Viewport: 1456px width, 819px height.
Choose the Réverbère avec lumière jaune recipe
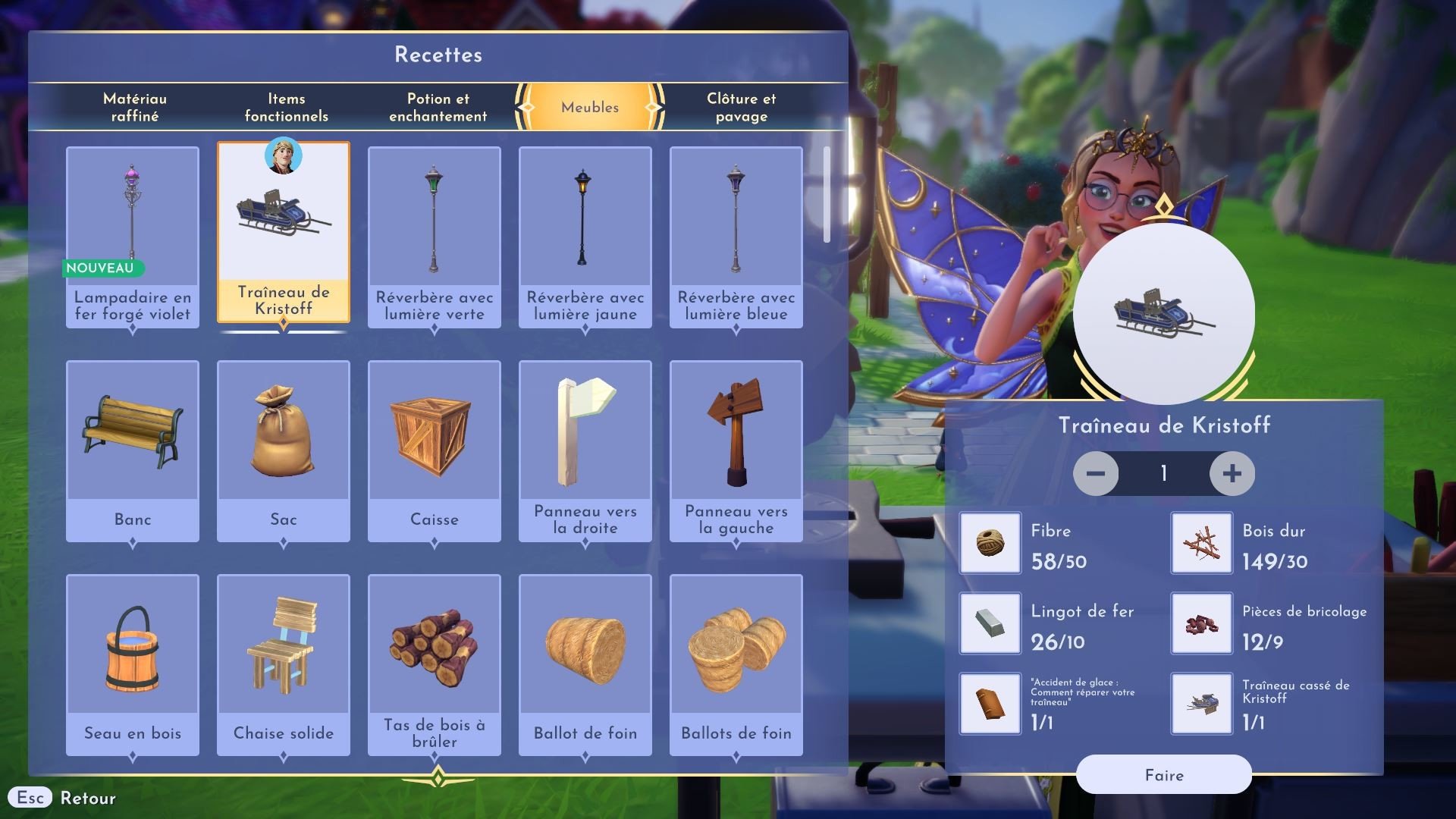point(585,237)
